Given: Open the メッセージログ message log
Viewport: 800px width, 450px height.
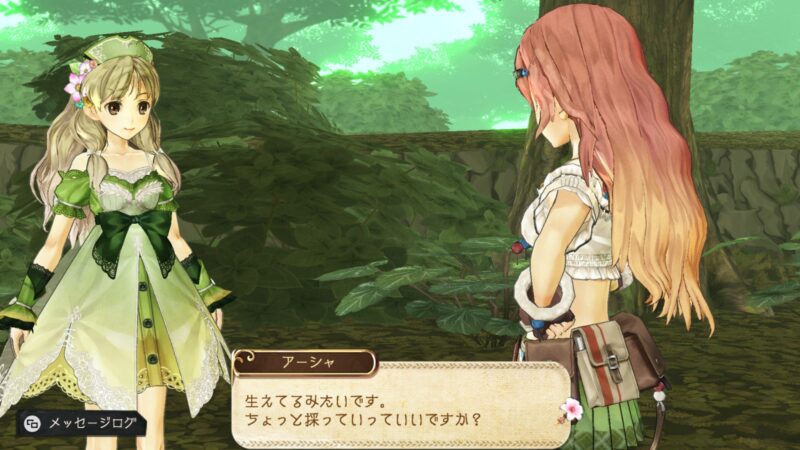Looking at the screenshot, I should (x=82, y=423).
